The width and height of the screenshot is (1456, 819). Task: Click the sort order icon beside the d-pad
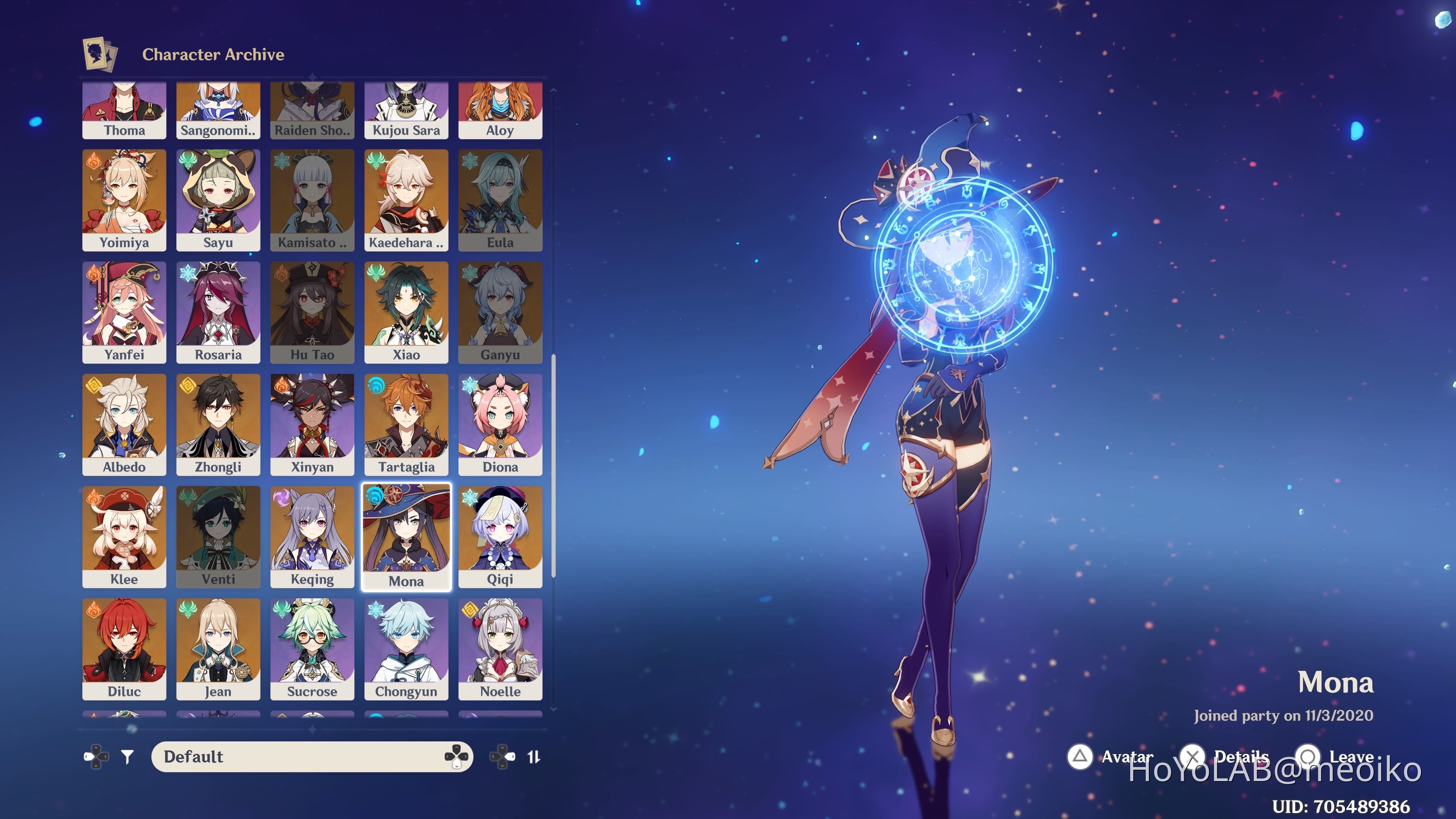coord(533,756)
